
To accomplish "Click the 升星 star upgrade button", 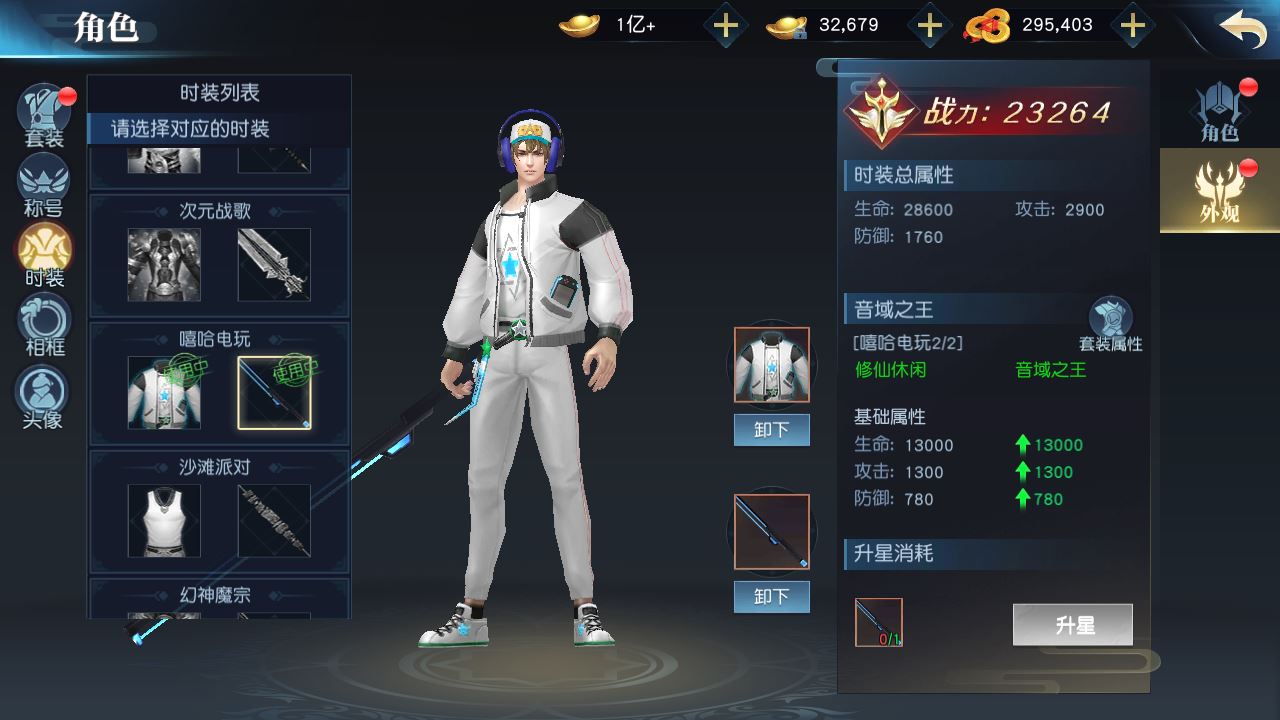I will pyautogui.click(x=1072, y=625).
